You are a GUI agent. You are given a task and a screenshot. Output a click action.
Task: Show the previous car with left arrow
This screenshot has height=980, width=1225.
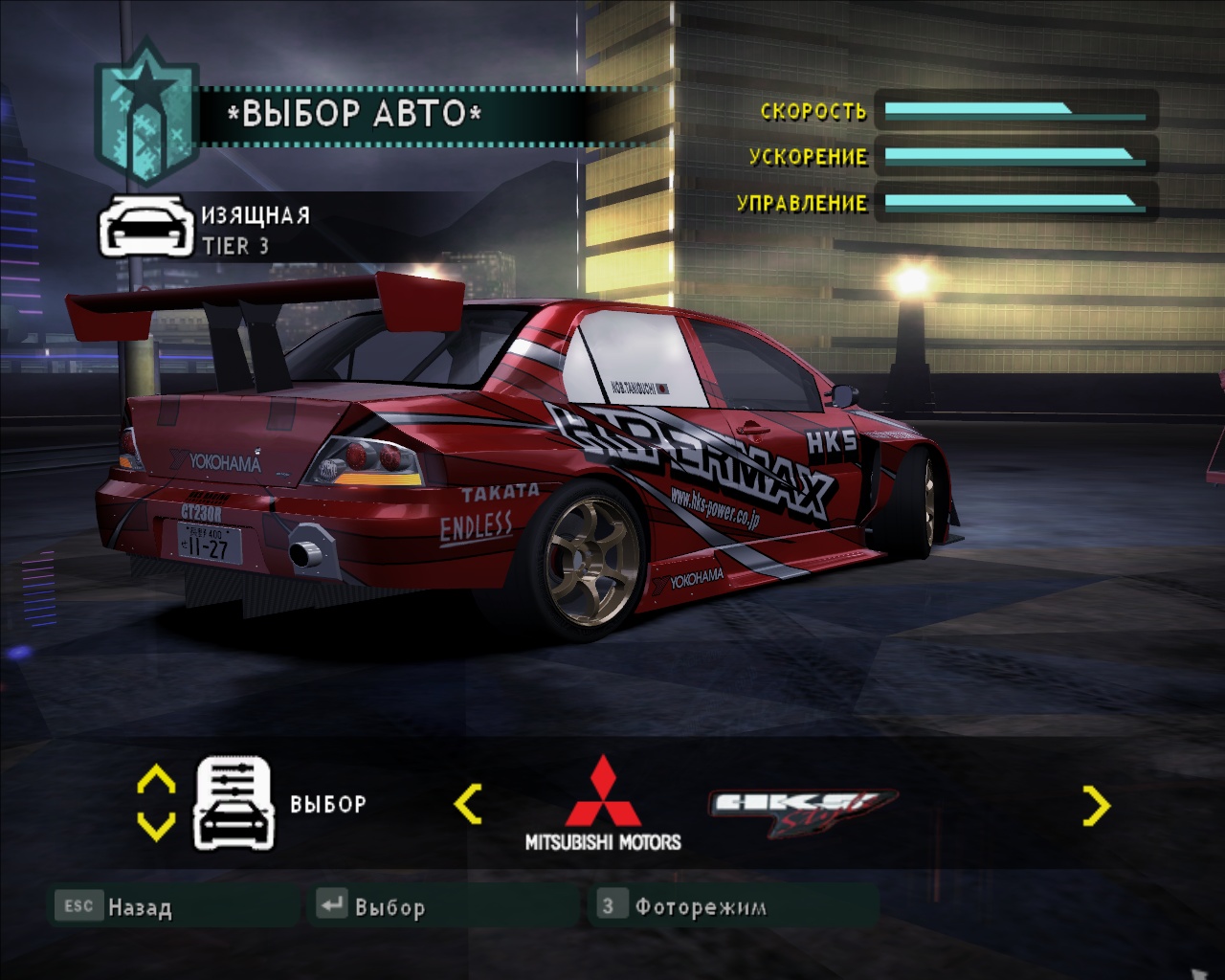pyautogui.click(x=467, y=804)
